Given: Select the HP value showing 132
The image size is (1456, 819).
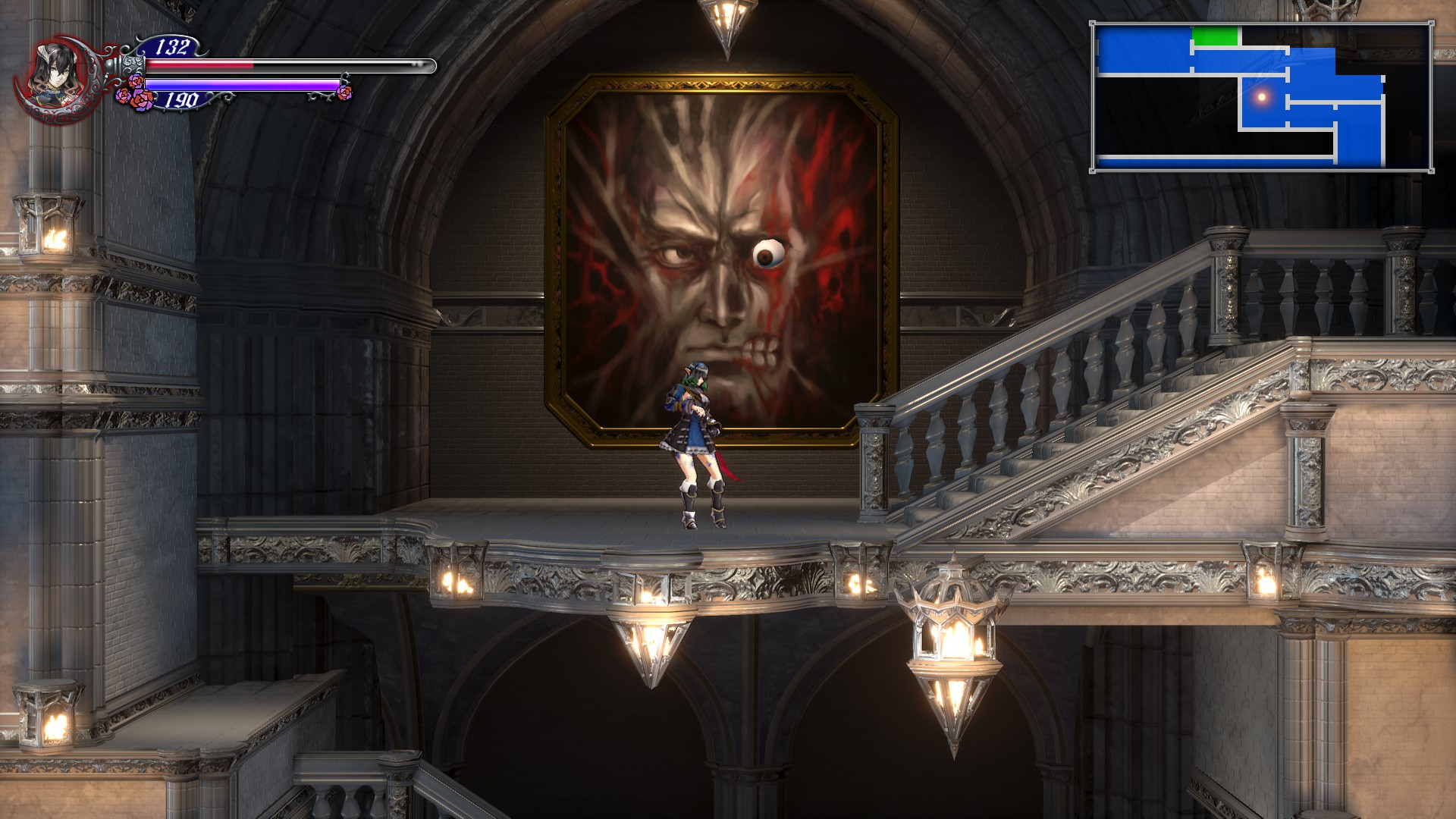Looking at the screenshot, I should point(173,48).
